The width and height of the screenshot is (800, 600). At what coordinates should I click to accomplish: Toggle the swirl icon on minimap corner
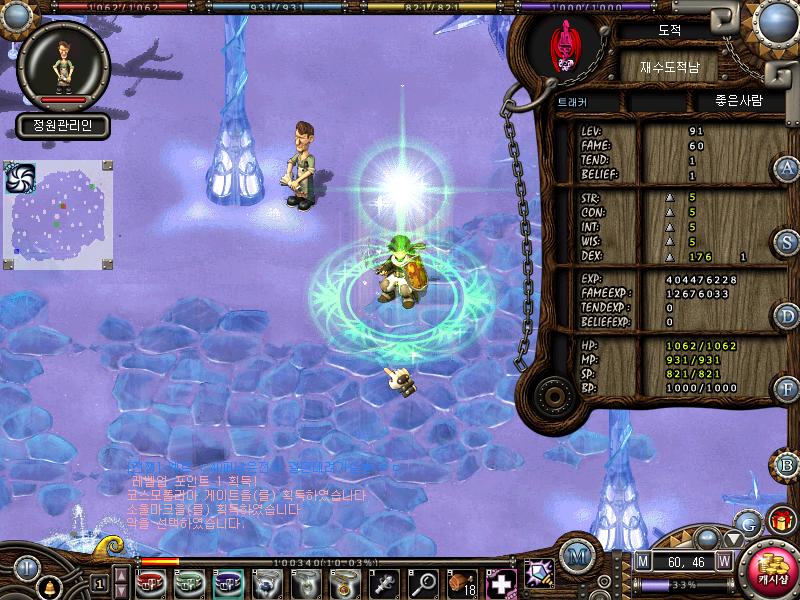[x=20, y=177]
